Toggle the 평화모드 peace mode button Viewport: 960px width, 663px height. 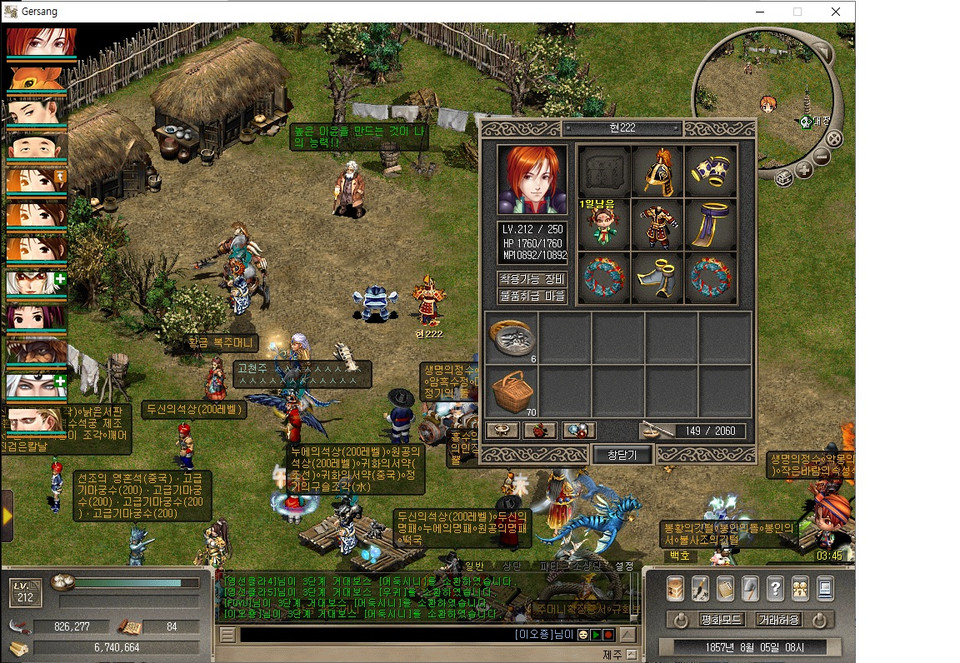pyautogui.click(x=720, y=620)
